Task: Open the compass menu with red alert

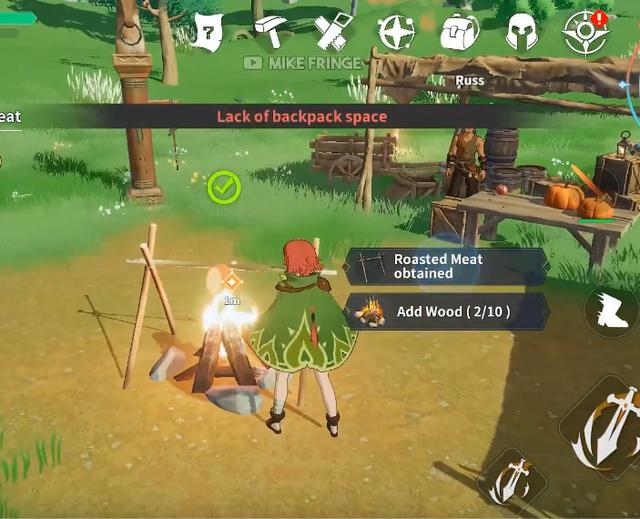Action: pyautogui.click(x=585, y=33)
